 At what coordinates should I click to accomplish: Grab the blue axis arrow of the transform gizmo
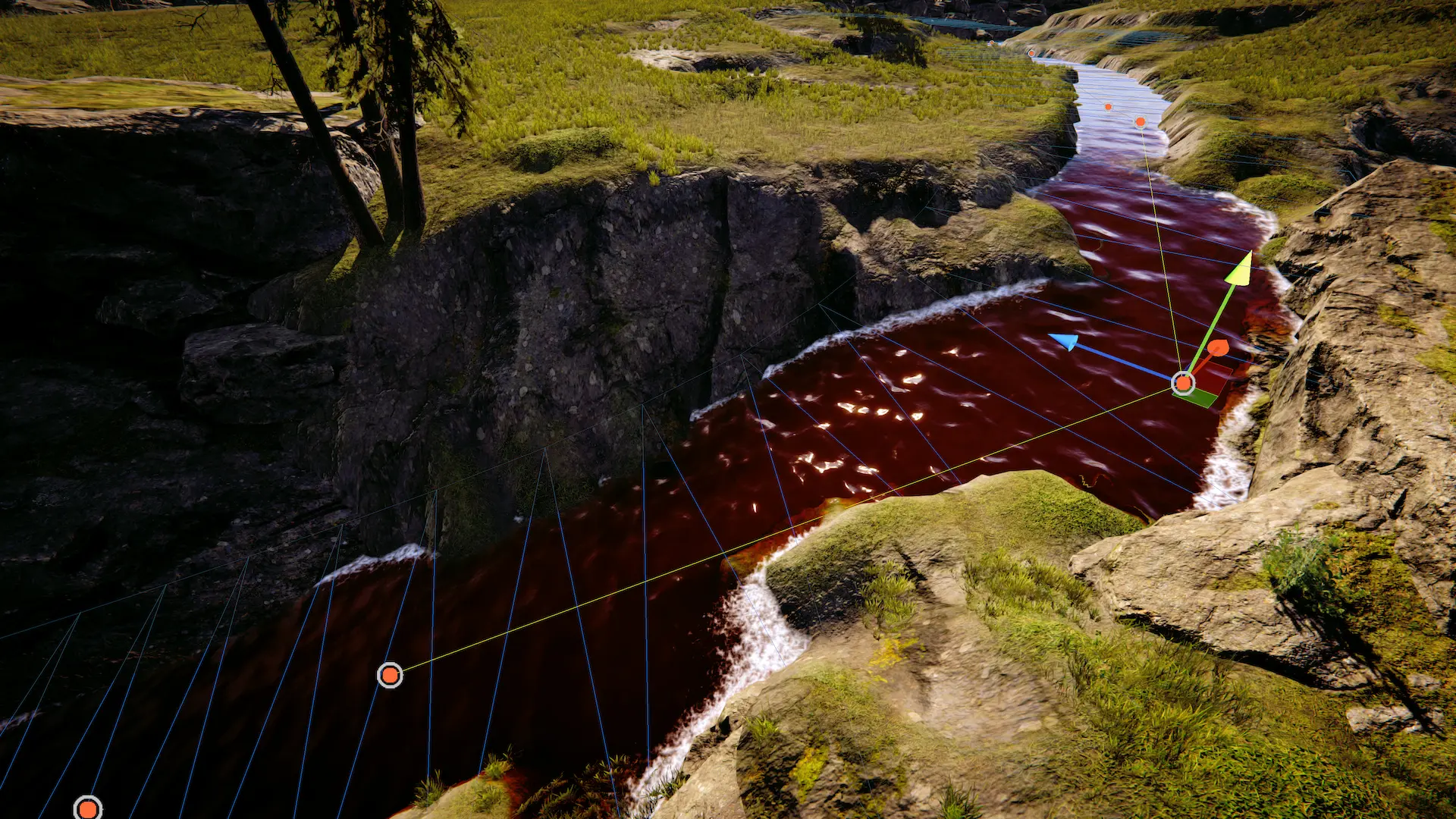[1064, 341]
